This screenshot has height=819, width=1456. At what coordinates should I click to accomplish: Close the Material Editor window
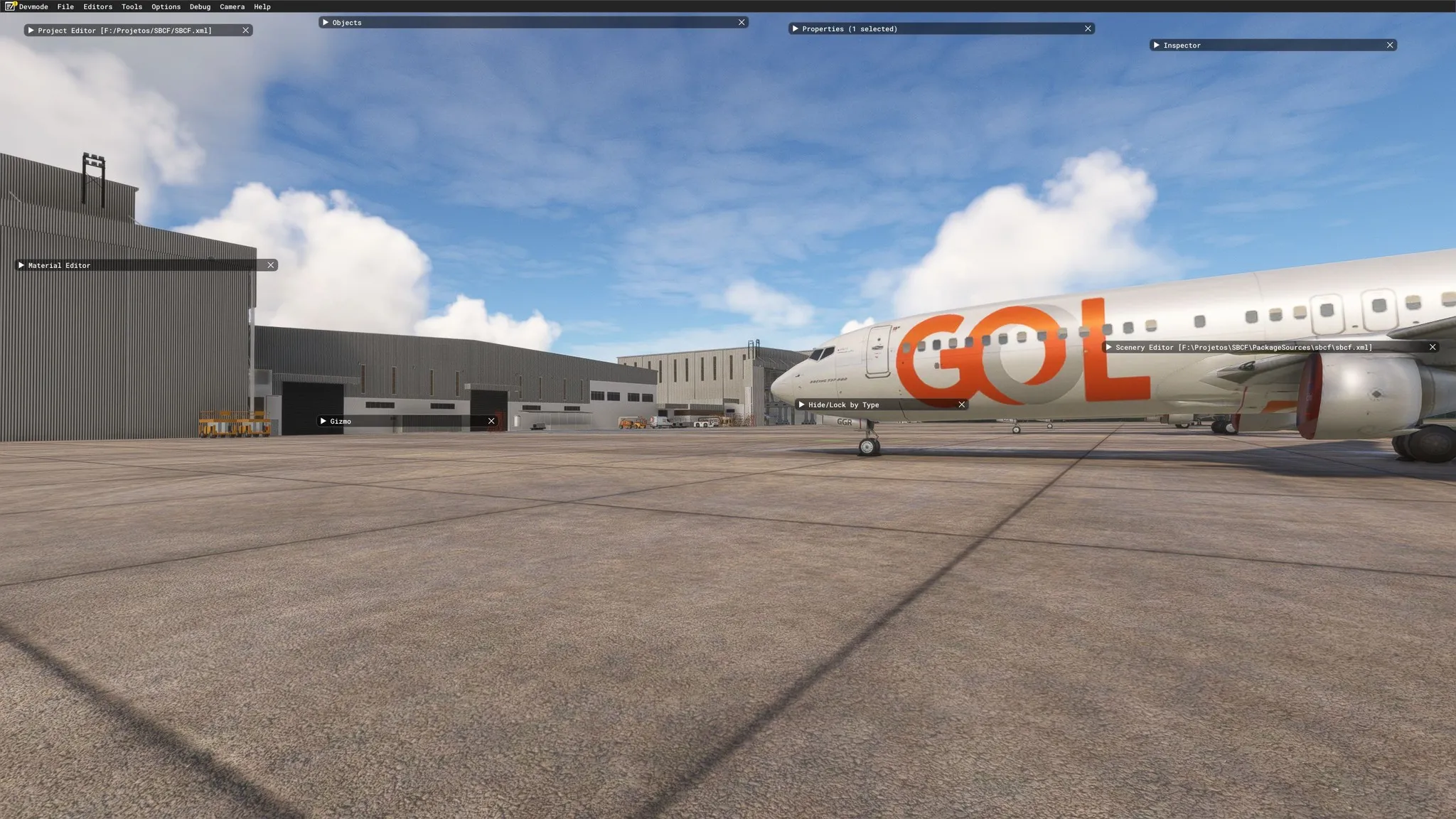[271, 265]
